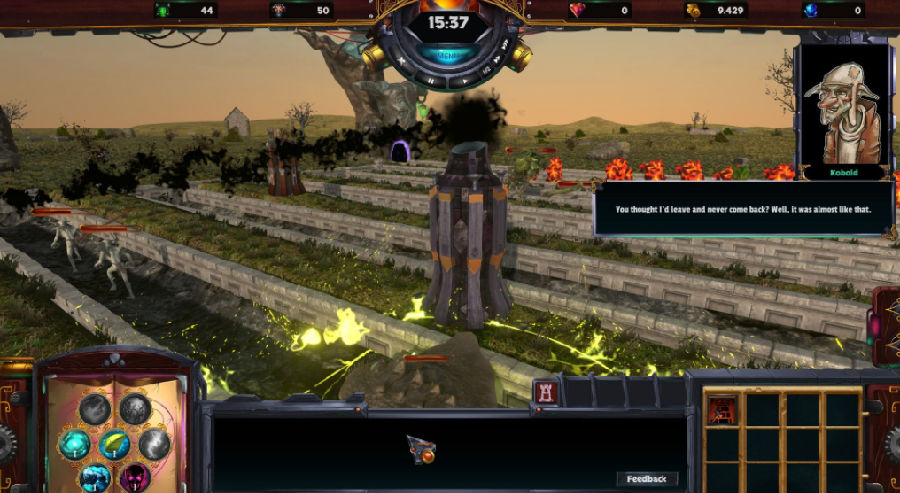The height and width of the screenshot is (493, 900).
Task: Open the red tower tab
Action: pyautogui.click(x=546, y=393)
